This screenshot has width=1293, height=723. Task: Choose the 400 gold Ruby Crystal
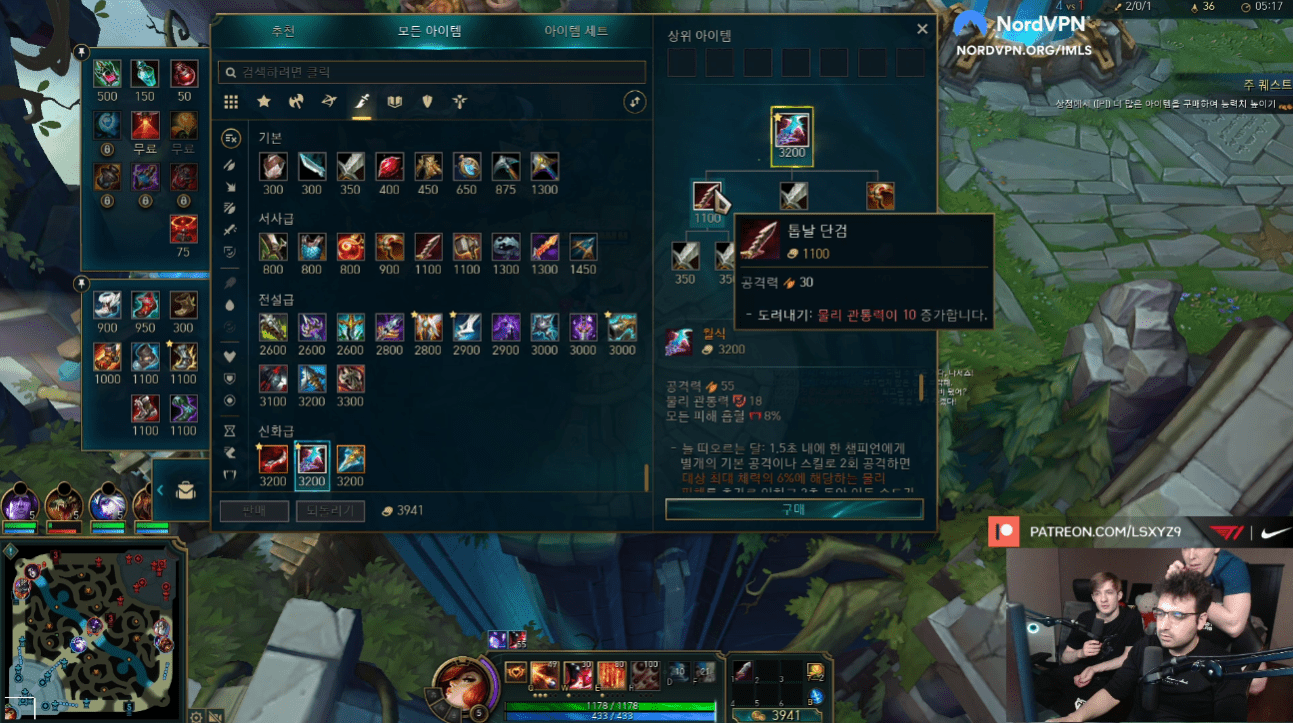click(x=389, y=167)
